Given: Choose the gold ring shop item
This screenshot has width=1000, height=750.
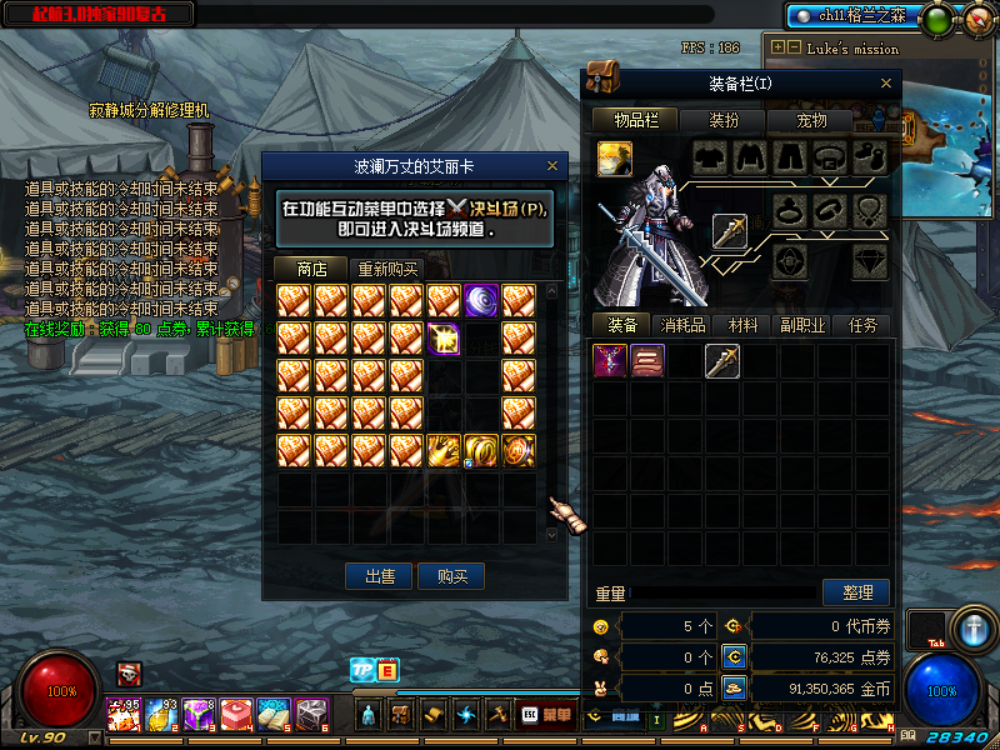Looking at the screenshot, I should pos(481,450).
